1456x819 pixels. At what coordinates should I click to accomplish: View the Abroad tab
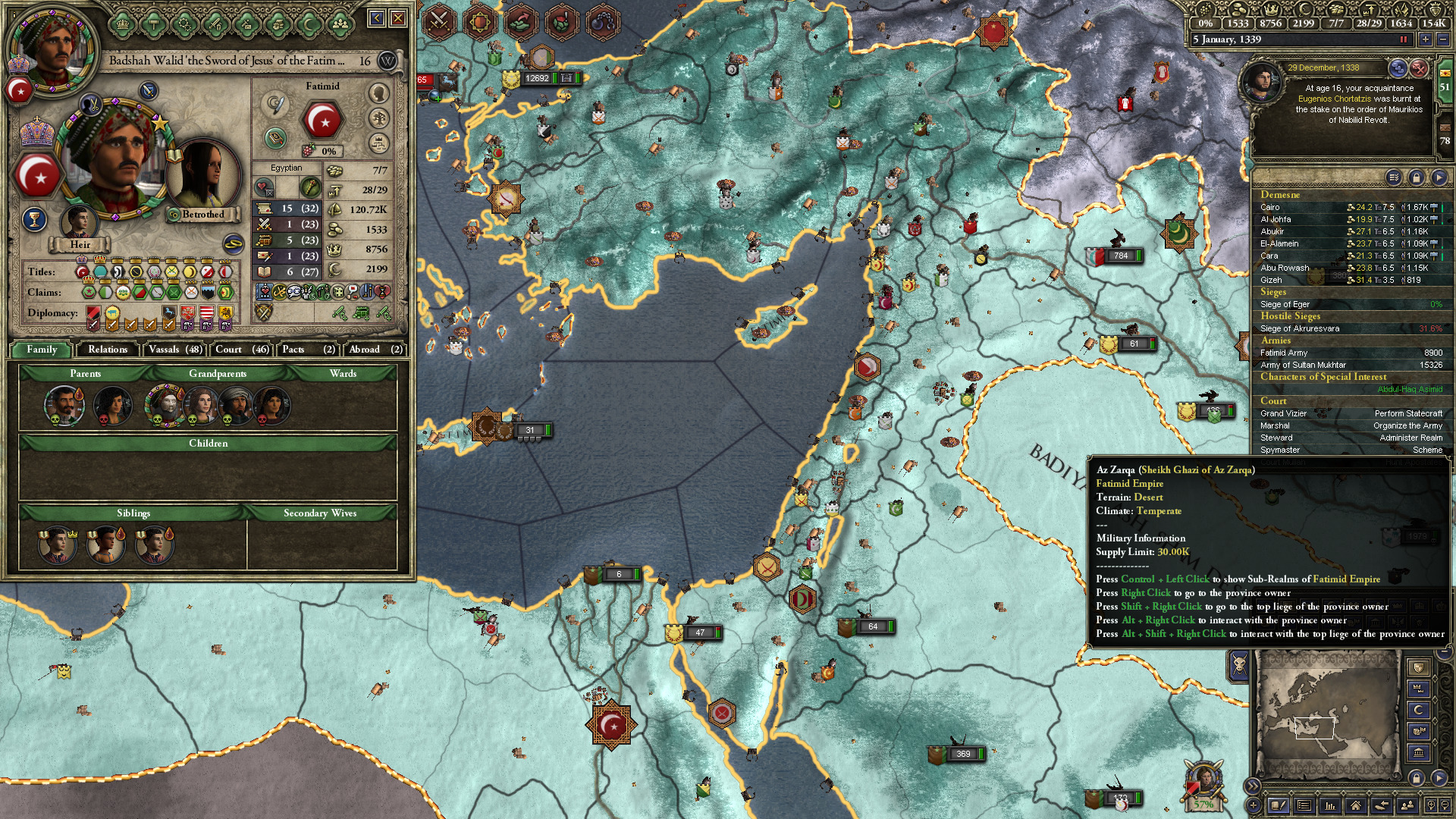tap(375, 350)
